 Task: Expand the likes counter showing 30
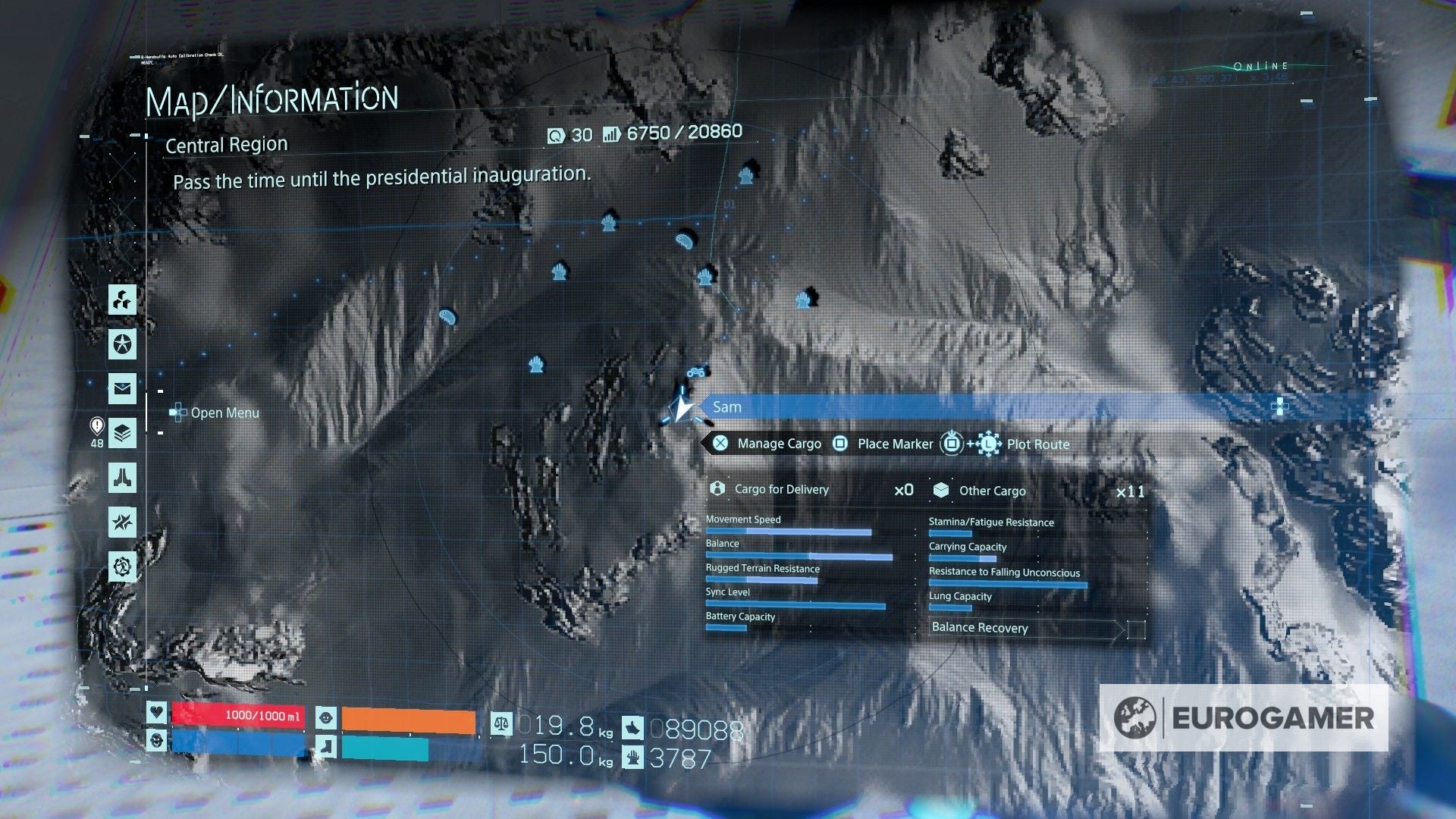pyautogui.click(x=570, y=134)
